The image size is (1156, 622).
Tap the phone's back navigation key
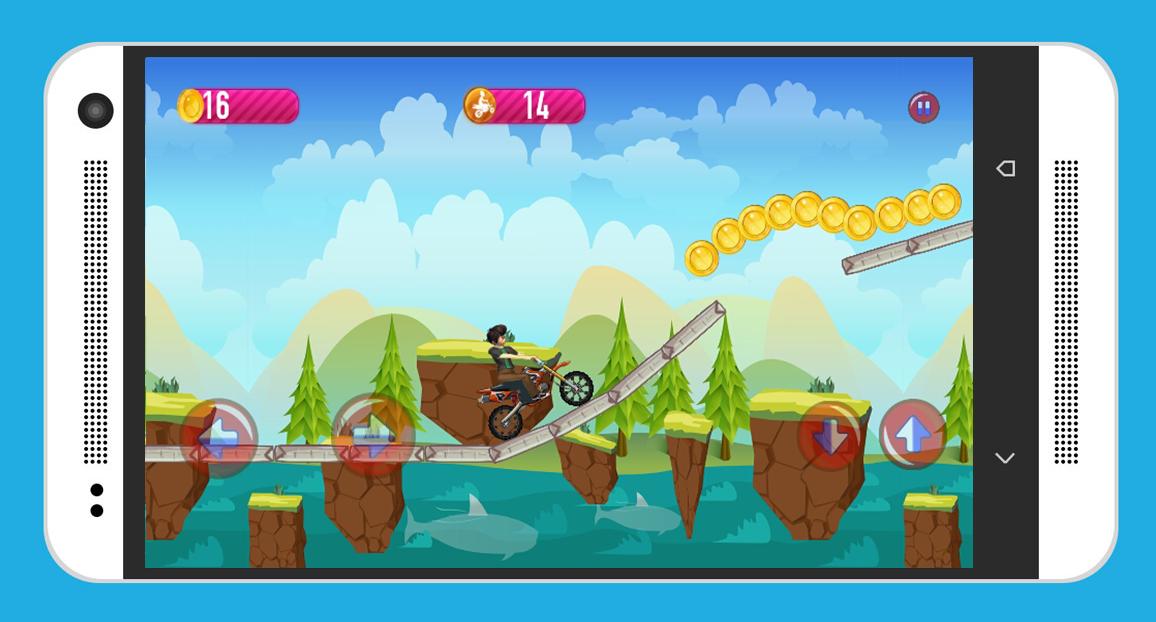coord(1005,168)
